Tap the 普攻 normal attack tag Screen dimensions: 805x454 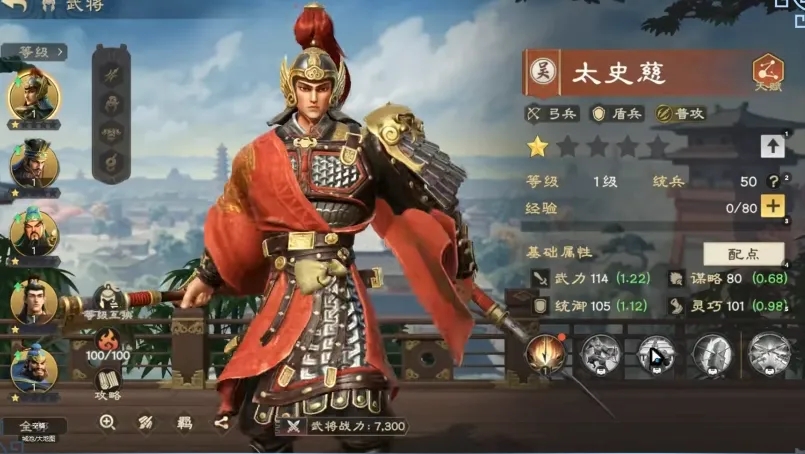click(x=681, y=114)
